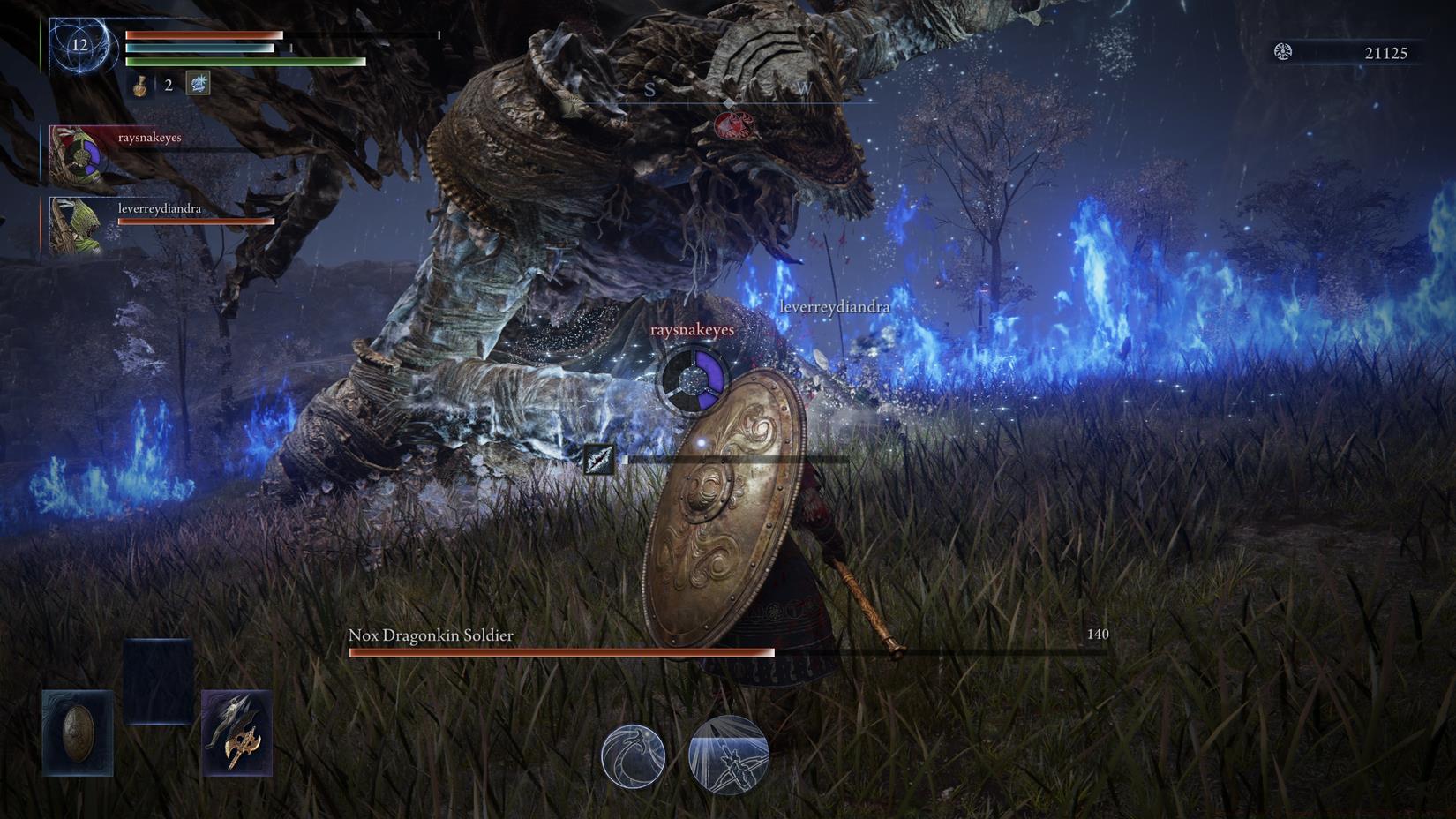Click the small weapon buff icon mid-screen

pos(597,460)
